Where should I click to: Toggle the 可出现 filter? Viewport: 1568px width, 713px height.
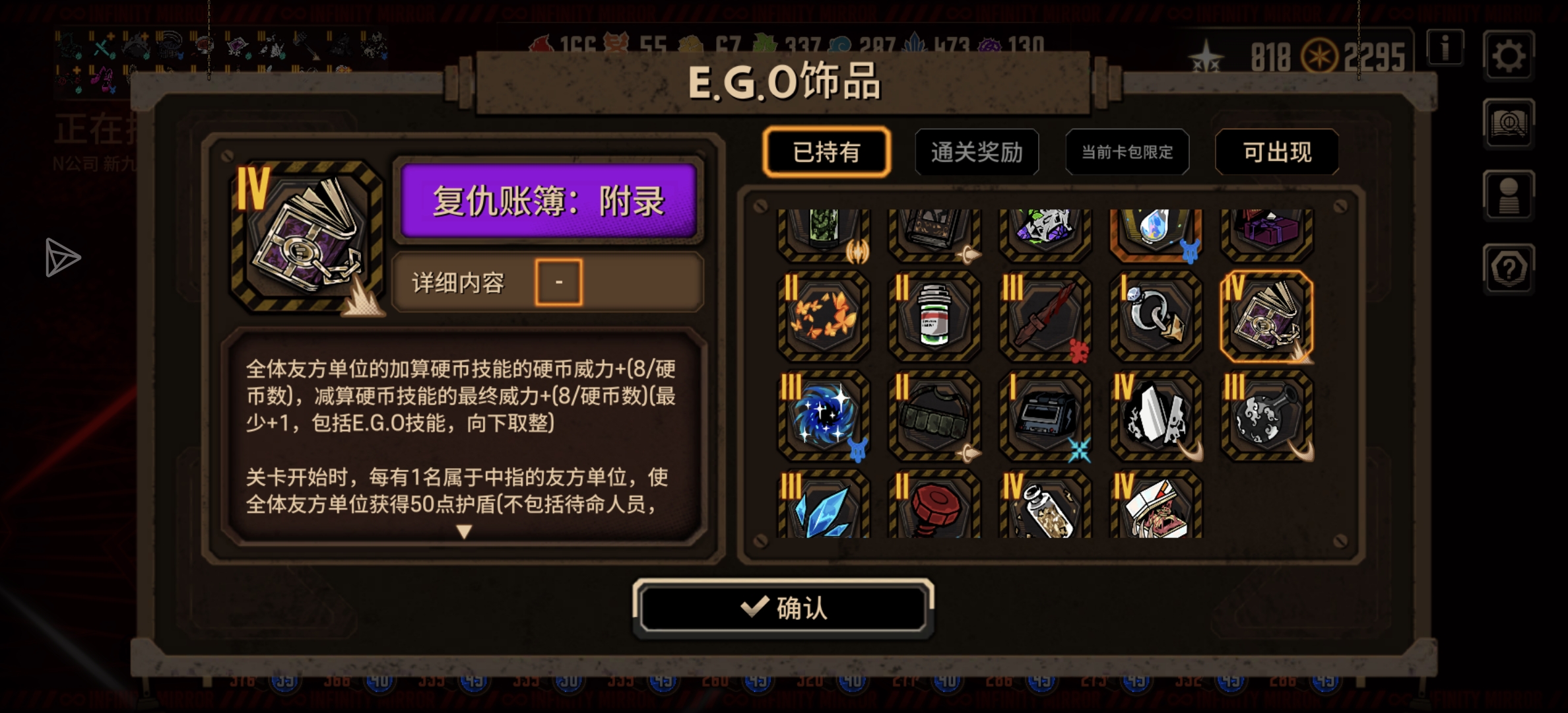(1277, 151)
